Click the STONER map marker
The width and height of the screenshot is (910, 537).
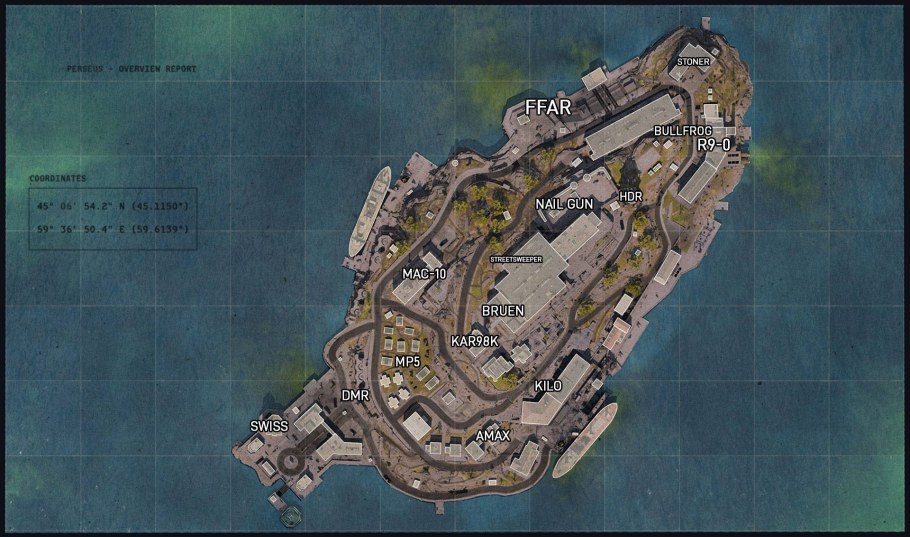694,62
